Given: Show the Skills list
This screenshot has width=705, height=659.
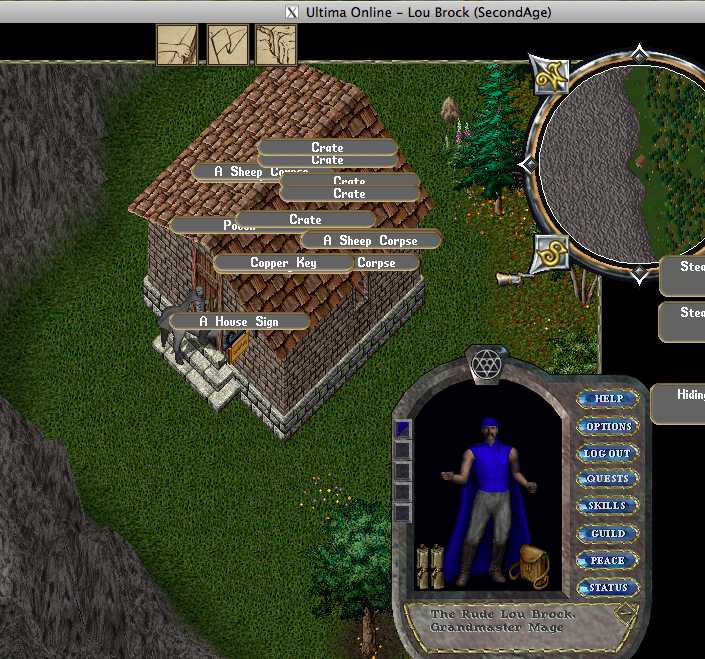Looking at the screenshot, I should (608, 506).
